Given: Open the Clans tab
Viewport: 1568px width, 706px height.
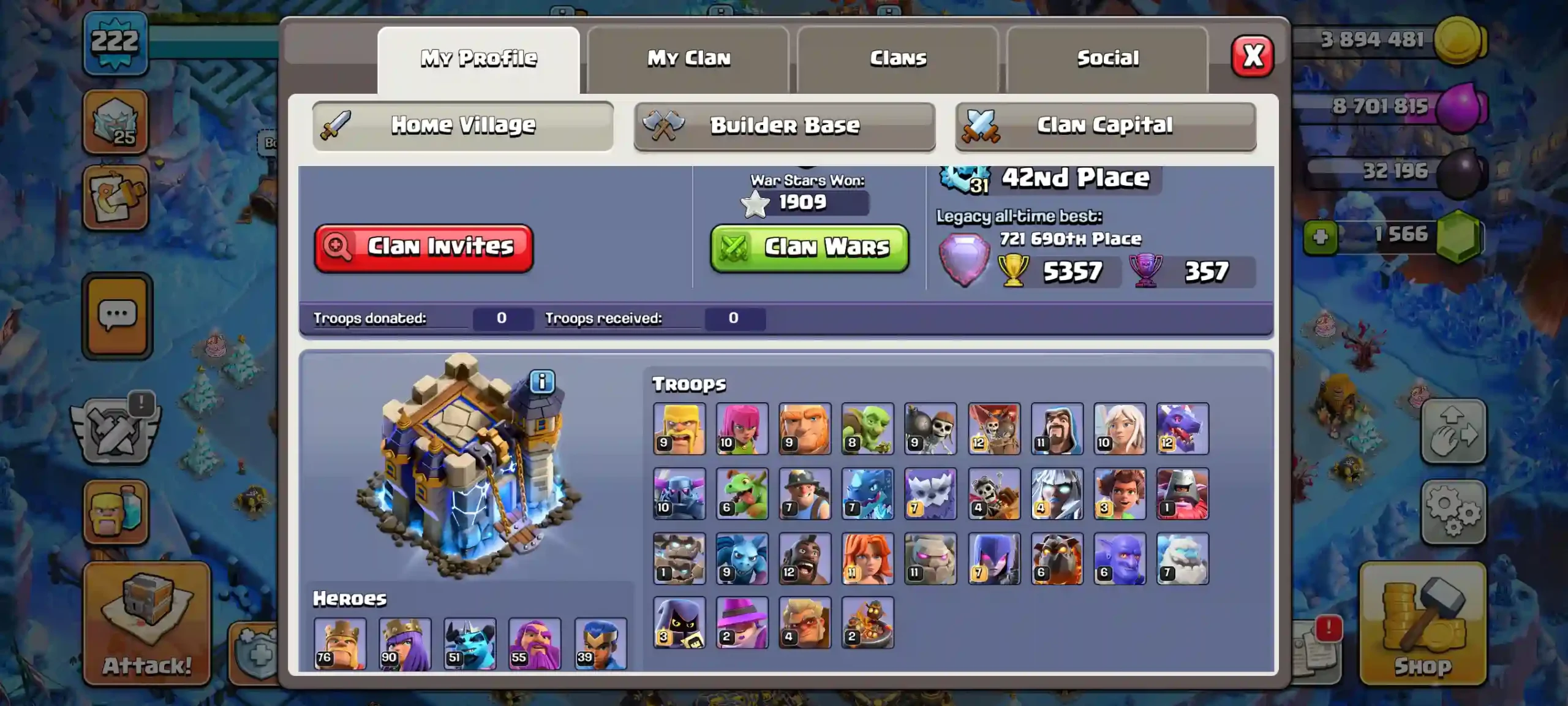Looking at the screenshot, I should 898,59.
